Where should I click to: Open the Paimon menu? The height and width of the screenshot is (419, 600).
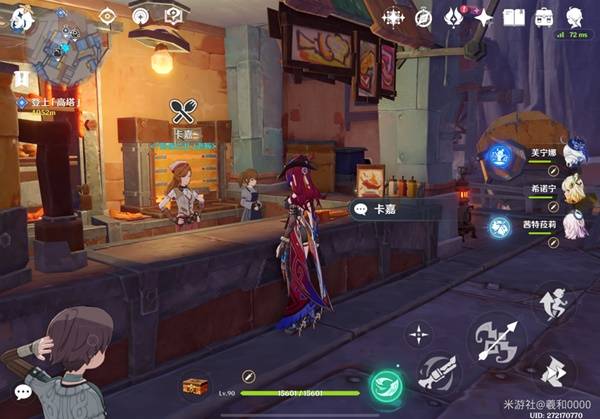(22, 17)
